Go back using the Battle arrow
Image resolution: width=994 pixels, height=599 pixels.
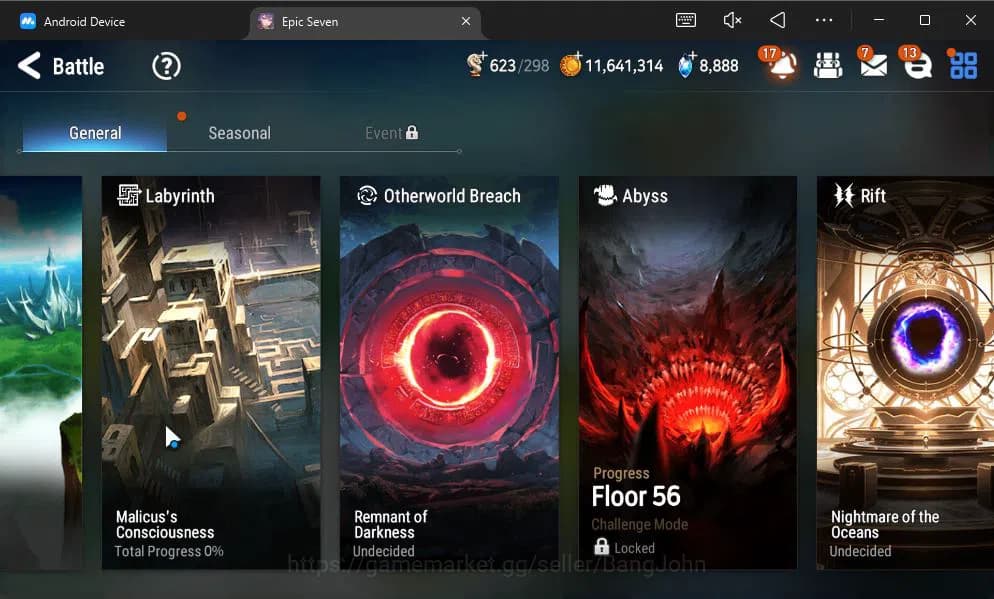point(30,67)
